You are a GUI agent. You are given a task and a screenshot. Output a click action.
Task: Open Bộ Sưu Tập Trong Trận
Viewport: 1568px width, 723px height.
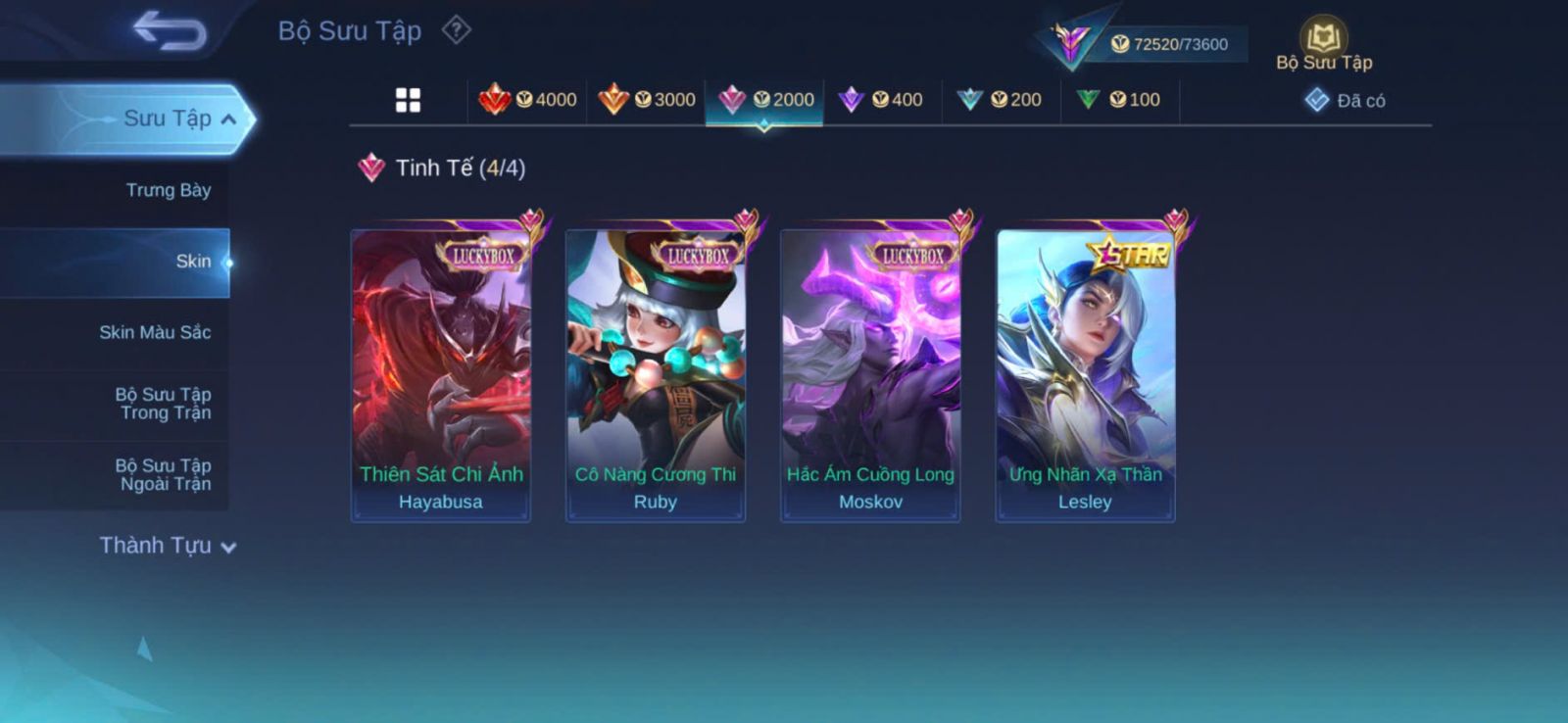(x=164, y=404)
